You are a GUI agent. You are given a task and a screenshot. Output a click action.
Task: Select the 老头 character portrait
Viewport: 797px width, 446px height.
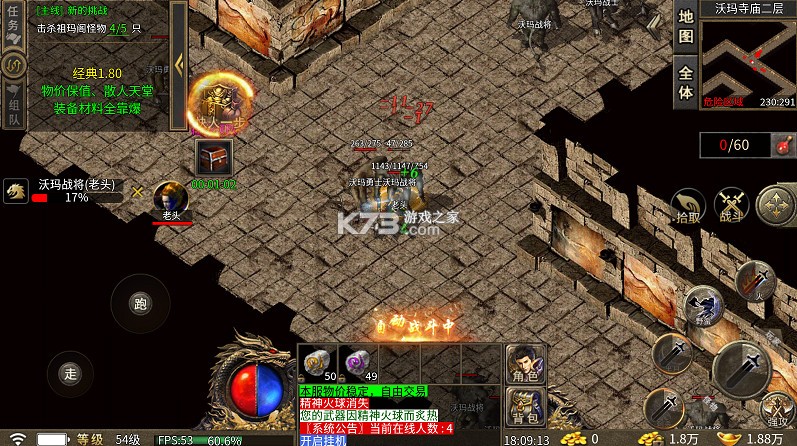pos(170,197)
